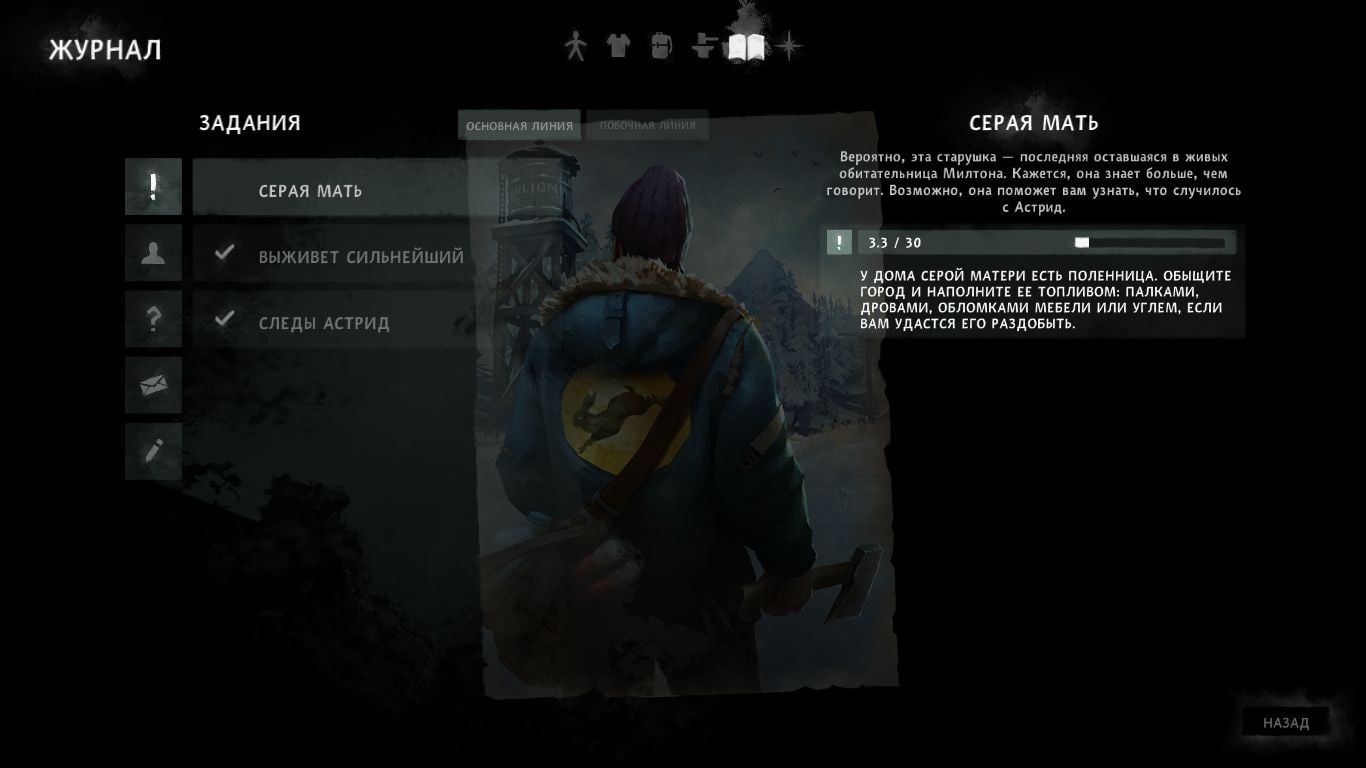This screenshot has width=1366, height=768.
Task: Open the pencil notes category
Action: coord(153,451)
